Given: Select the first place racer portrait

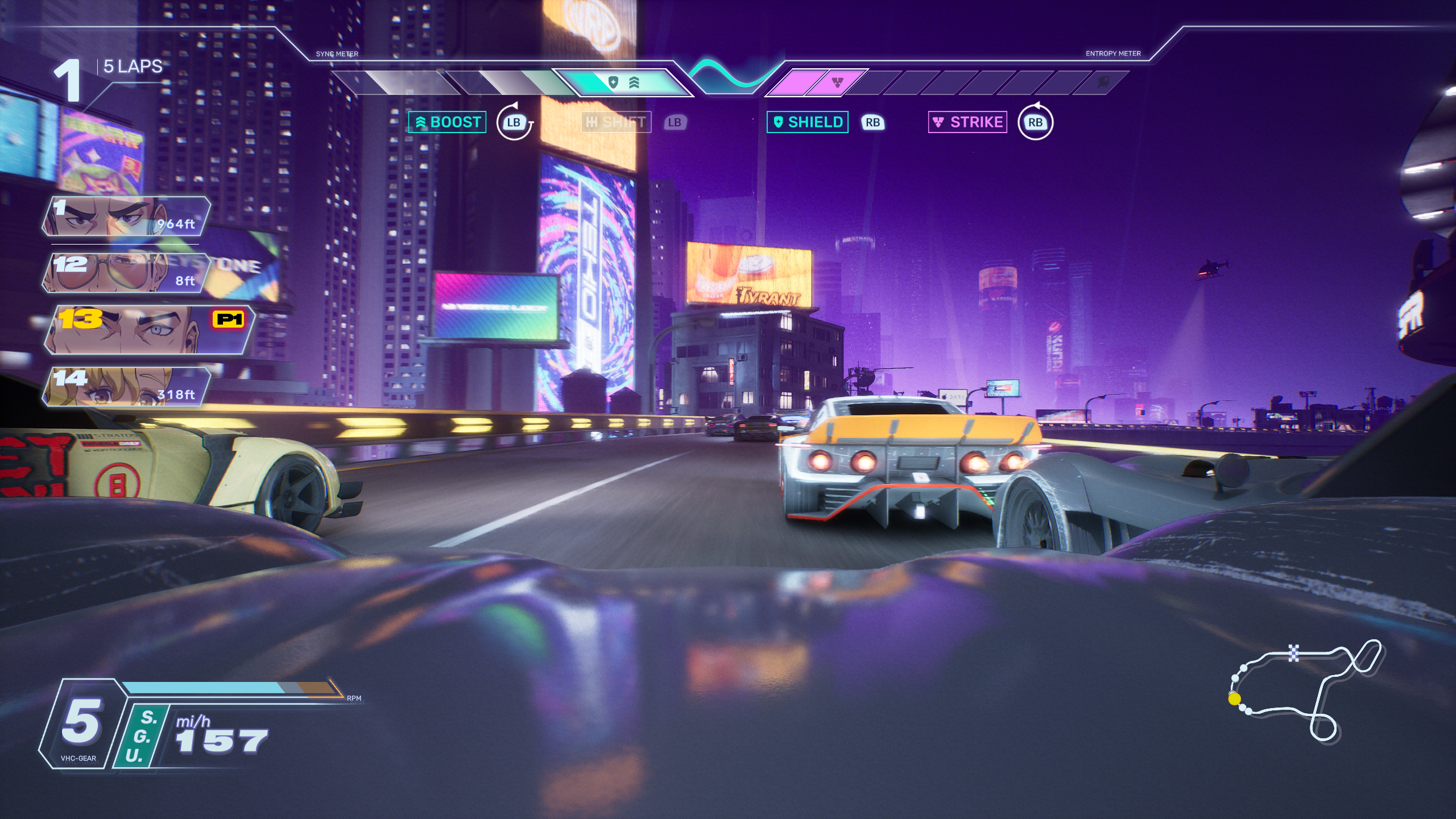Looking at the screenshot, I should pyautogui.click(x=125, y=217).
